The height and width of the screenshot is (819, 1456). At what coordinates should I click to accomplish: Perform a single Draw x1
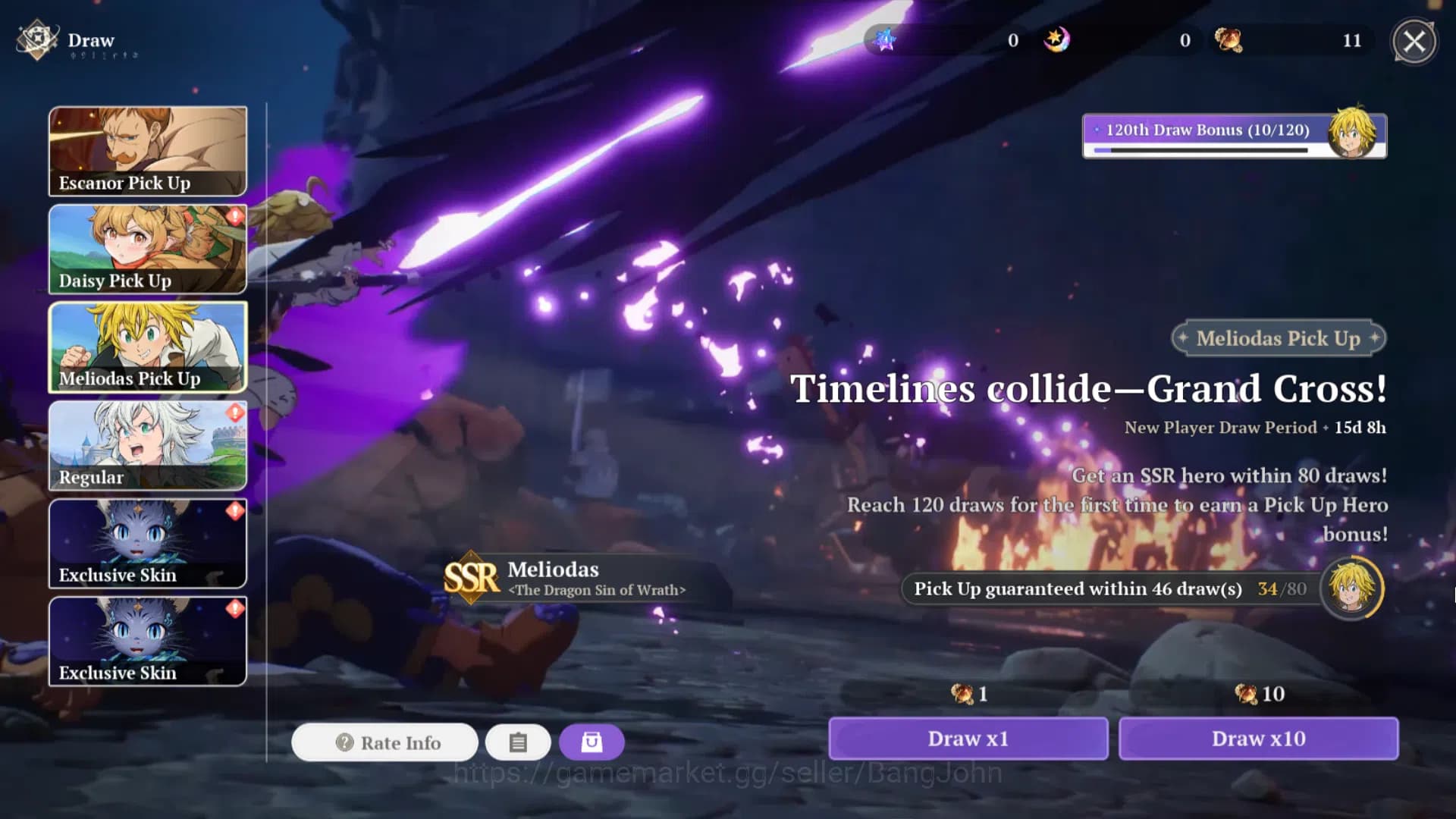(968, 739)
